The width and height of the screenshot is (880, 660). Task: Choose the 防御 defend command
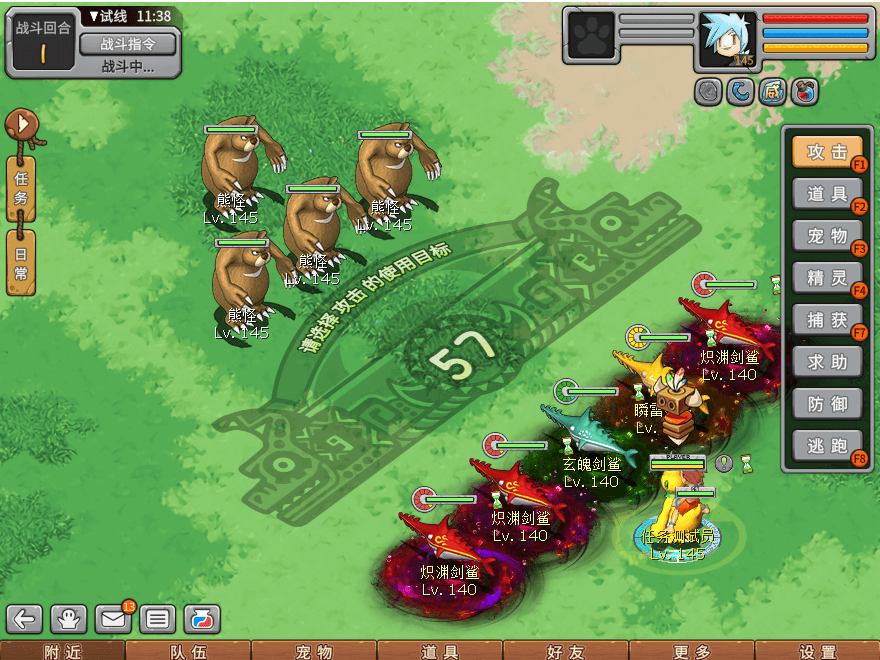click(827, 404)
